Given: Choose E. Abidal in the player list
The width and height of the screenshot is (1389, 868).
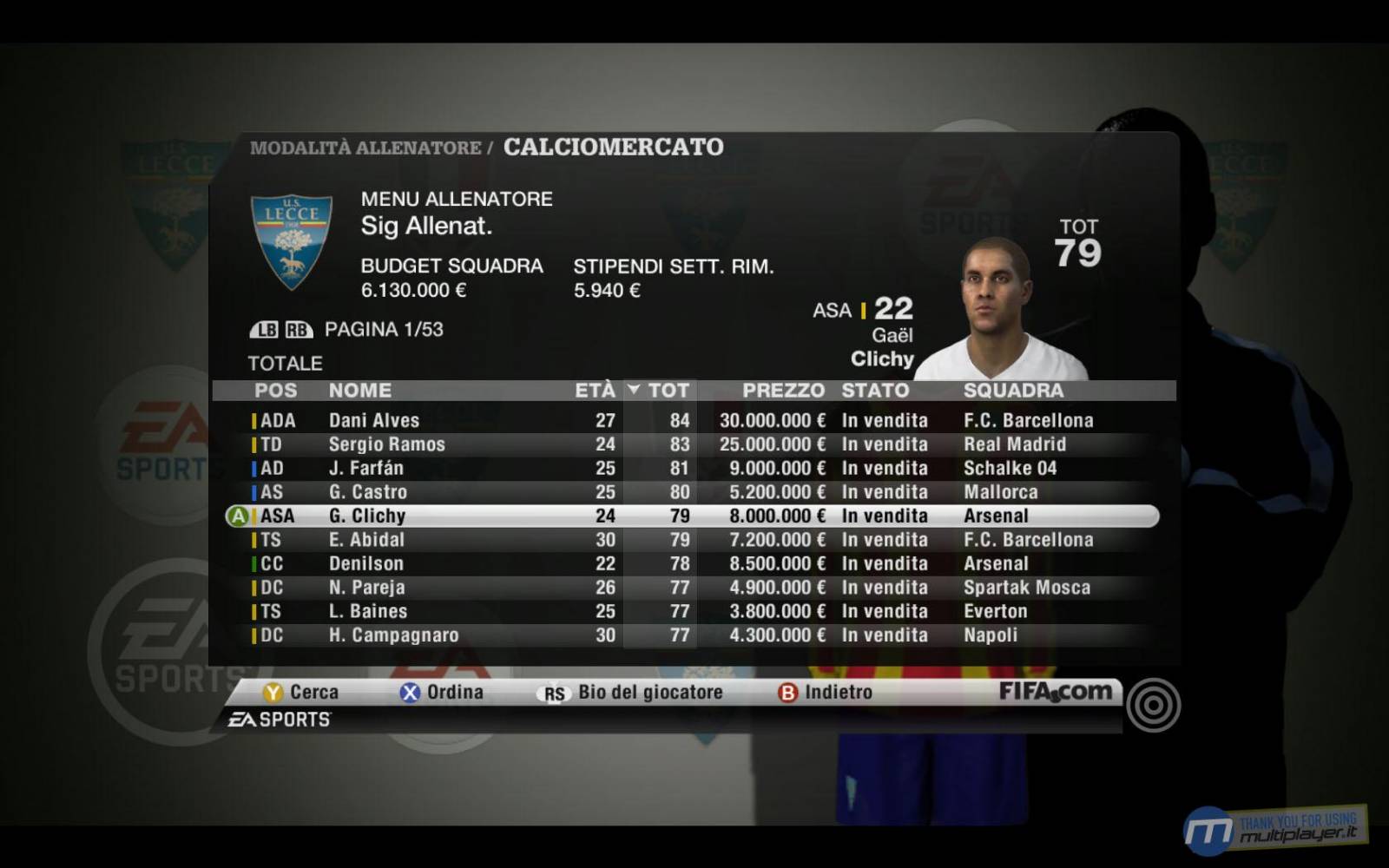Looking at the screenshot, I should (x=366, y=540).
